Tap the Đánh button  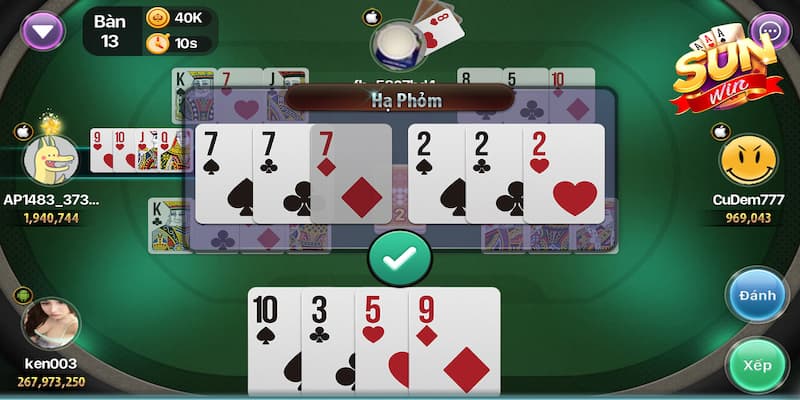pyautogui.click(x=757, y=296)
